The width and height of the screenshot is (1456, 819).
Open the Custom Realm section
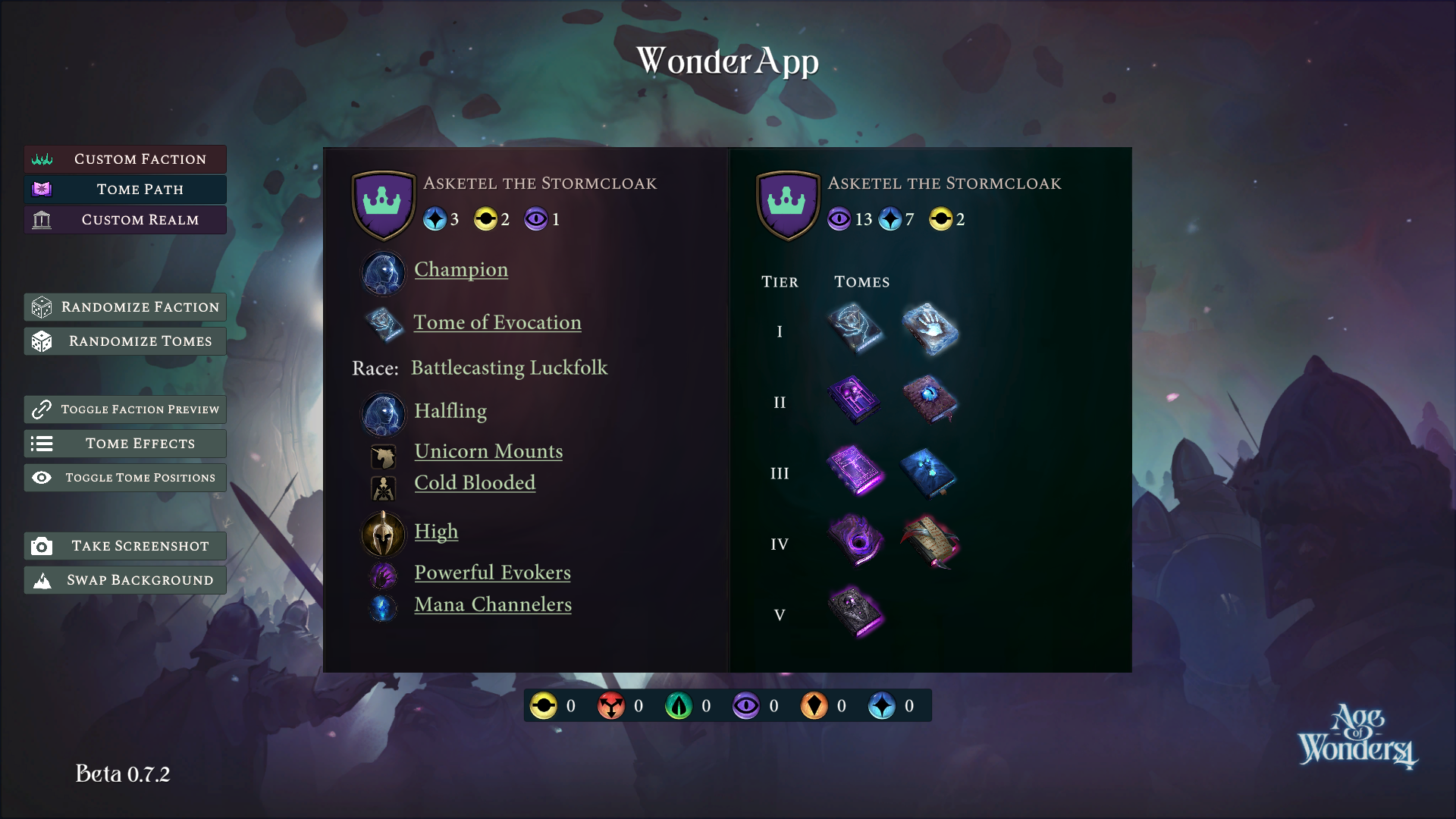click(124, 219)
